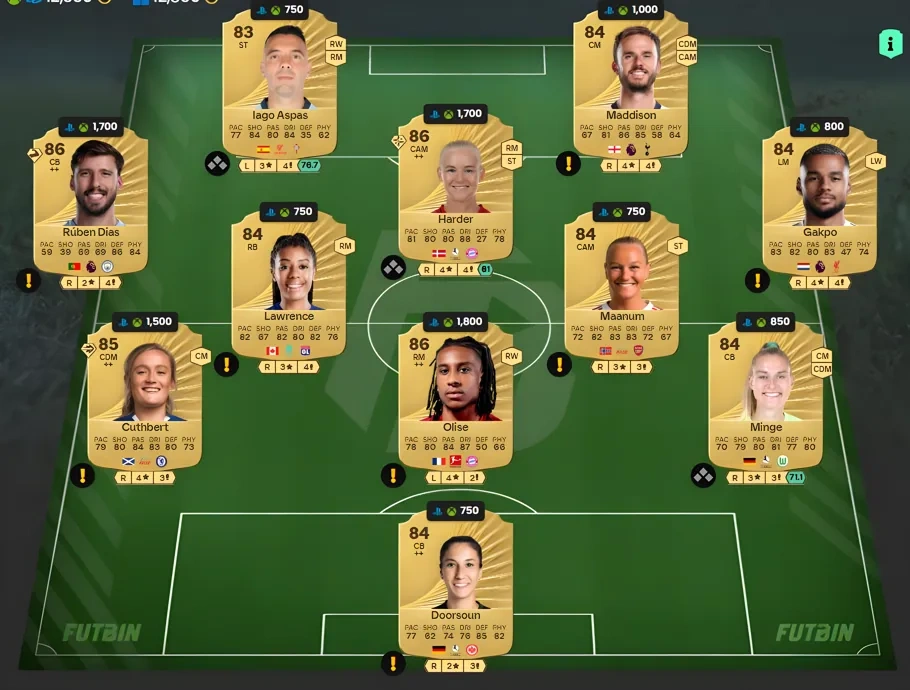Click the chemistry icon beside Minge

(x=703, y=475)
